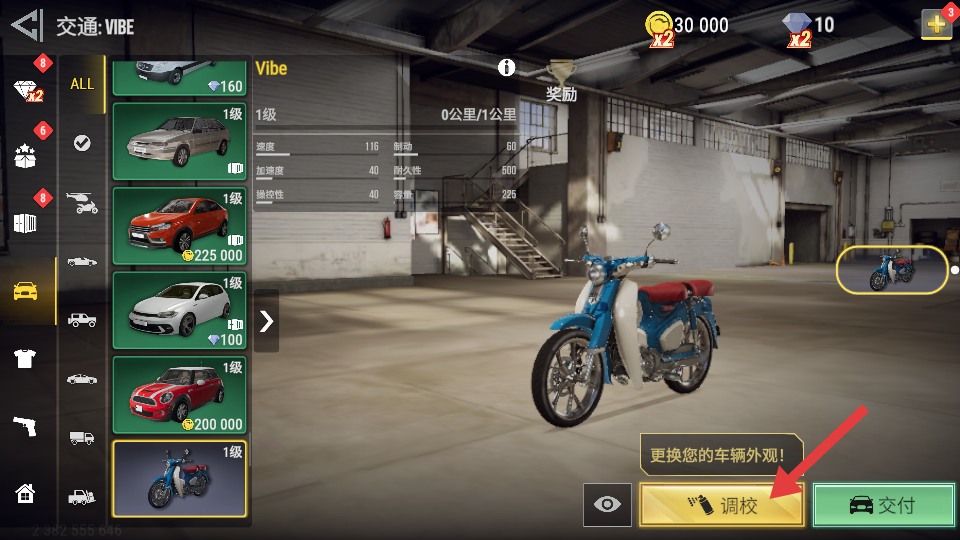The image size is (960, 540).
Task: Select the white hatchback costing 100 diamonds
Action: [180, 310]
